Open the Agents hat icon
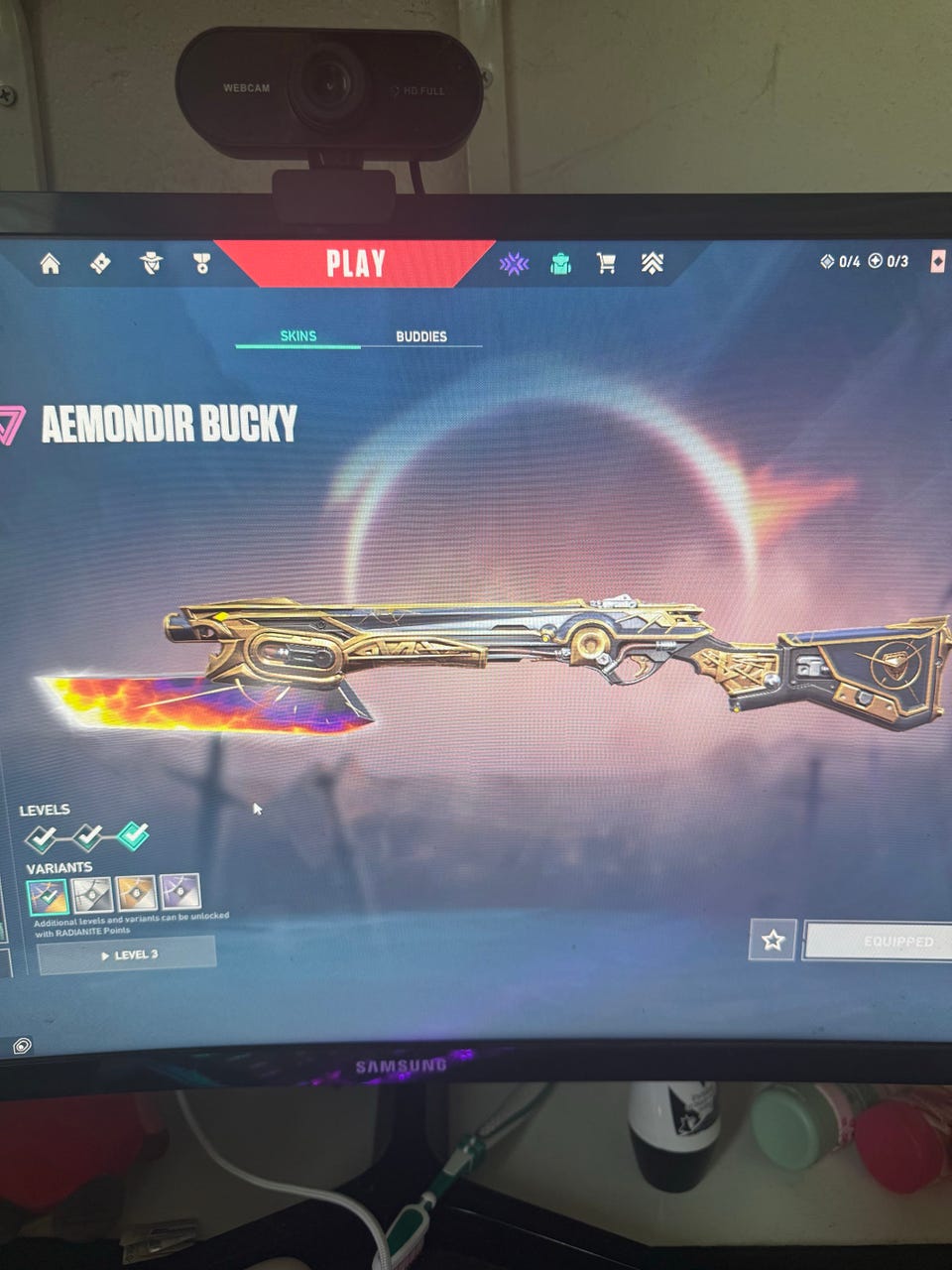Viewport: 952px width, 1270px height. (151, 263)
